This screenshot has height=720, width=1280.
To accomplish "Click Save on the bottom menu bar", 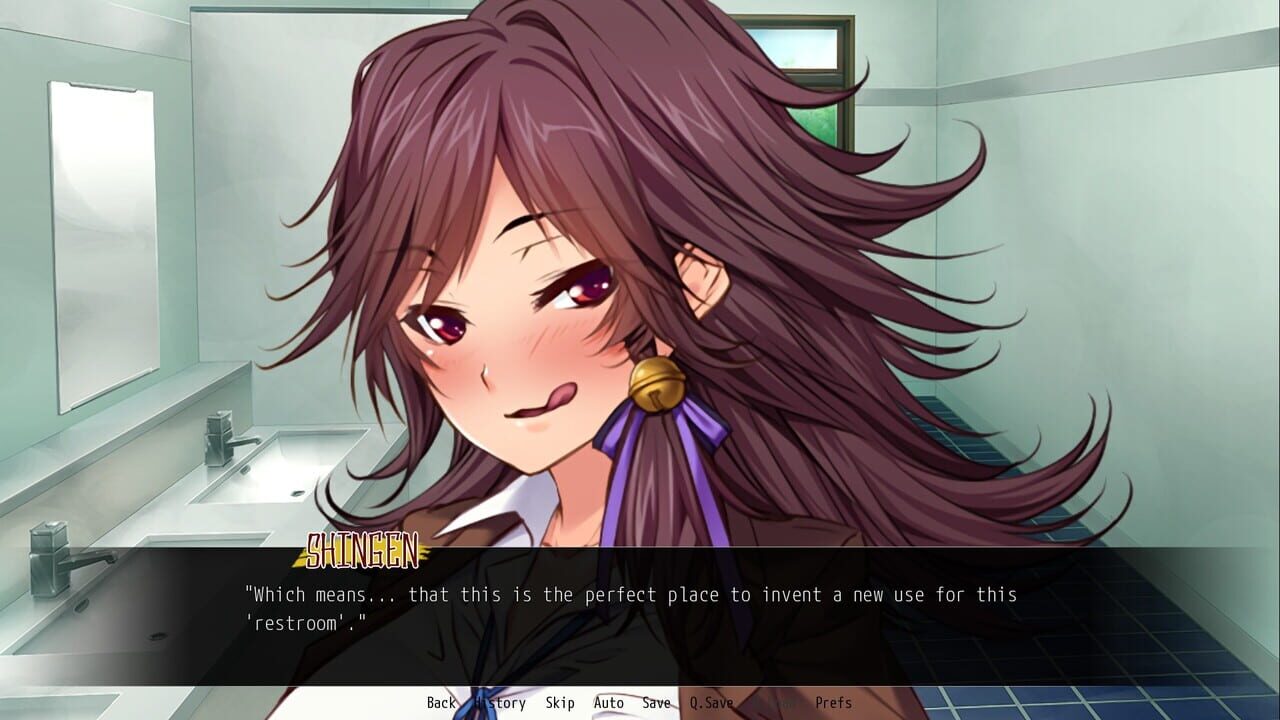I will (656, 703).
